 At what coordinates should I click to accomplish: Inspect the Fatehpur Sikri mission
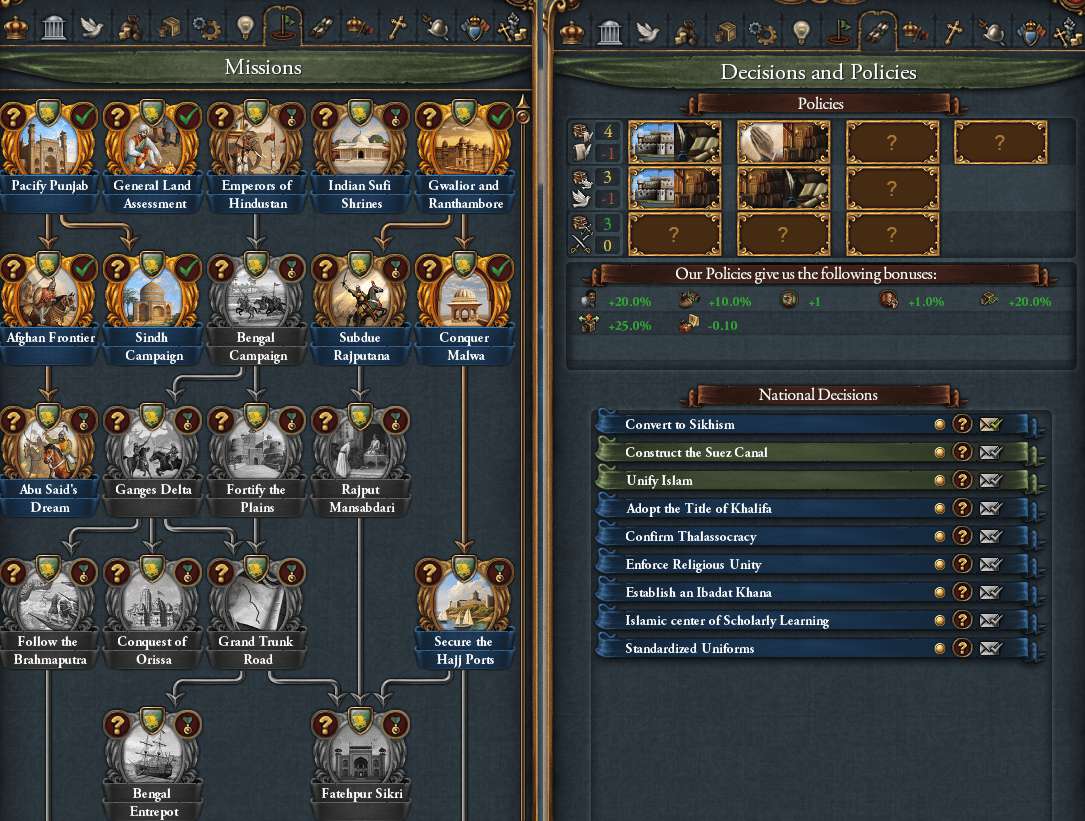(x=361, y=760)
